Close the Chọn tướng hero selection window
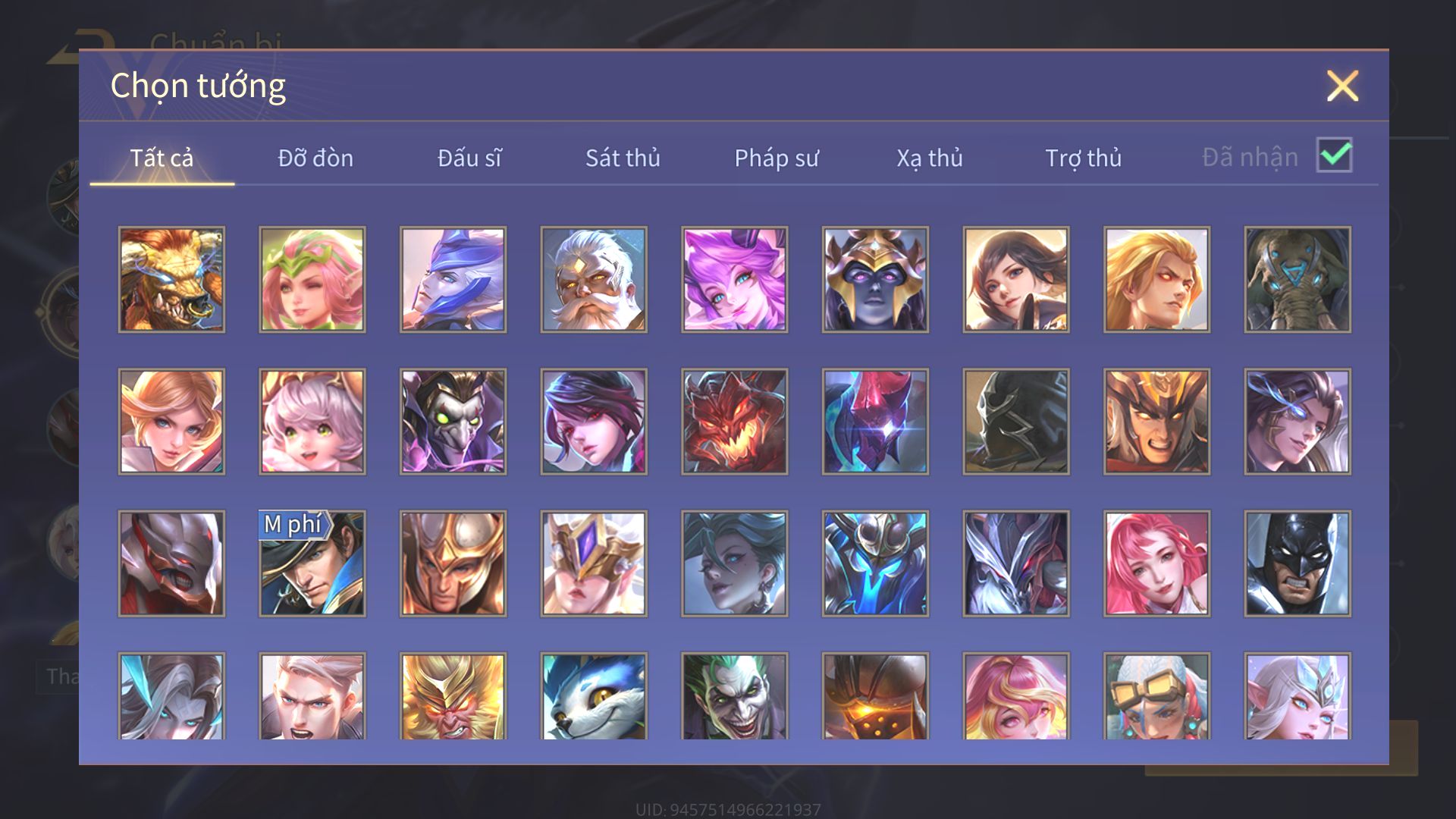 [x=1342, y=86]
